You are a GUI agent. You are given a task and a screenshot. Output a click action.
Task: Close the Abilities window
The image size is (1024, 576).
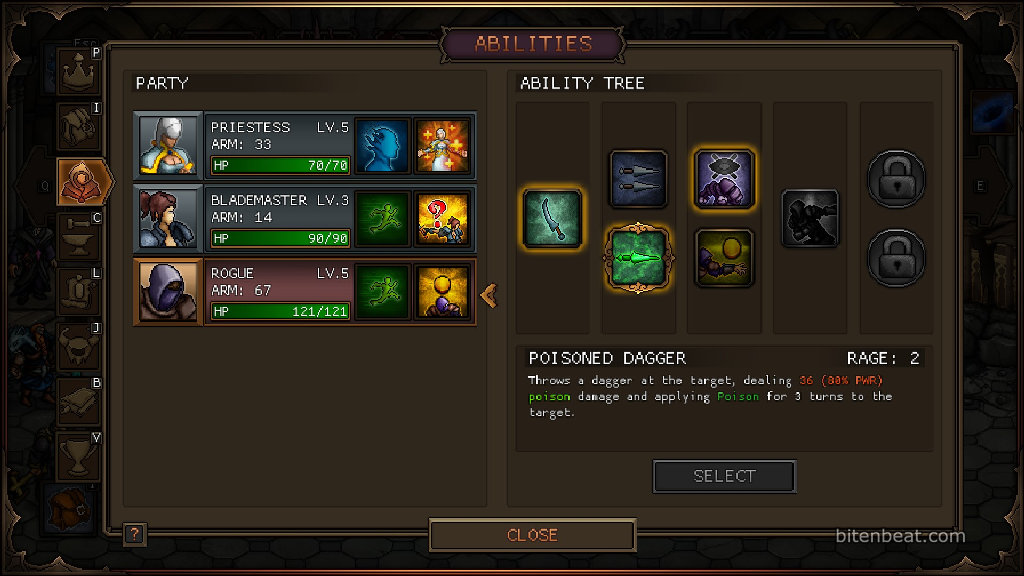pos(532,535)
